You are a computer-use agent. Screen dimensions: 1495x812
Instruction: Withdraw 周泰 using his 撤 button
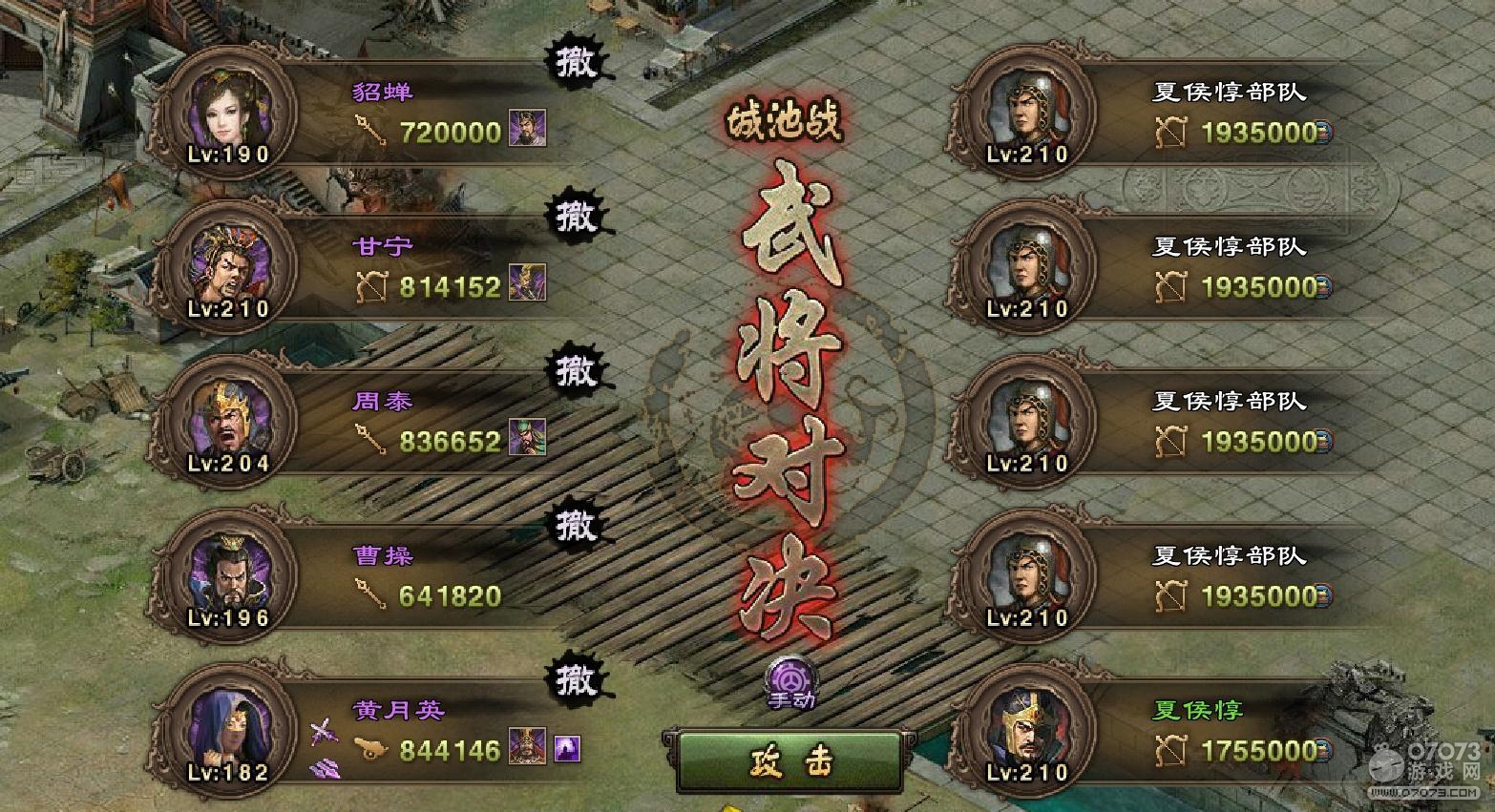(x=576, y=371)
